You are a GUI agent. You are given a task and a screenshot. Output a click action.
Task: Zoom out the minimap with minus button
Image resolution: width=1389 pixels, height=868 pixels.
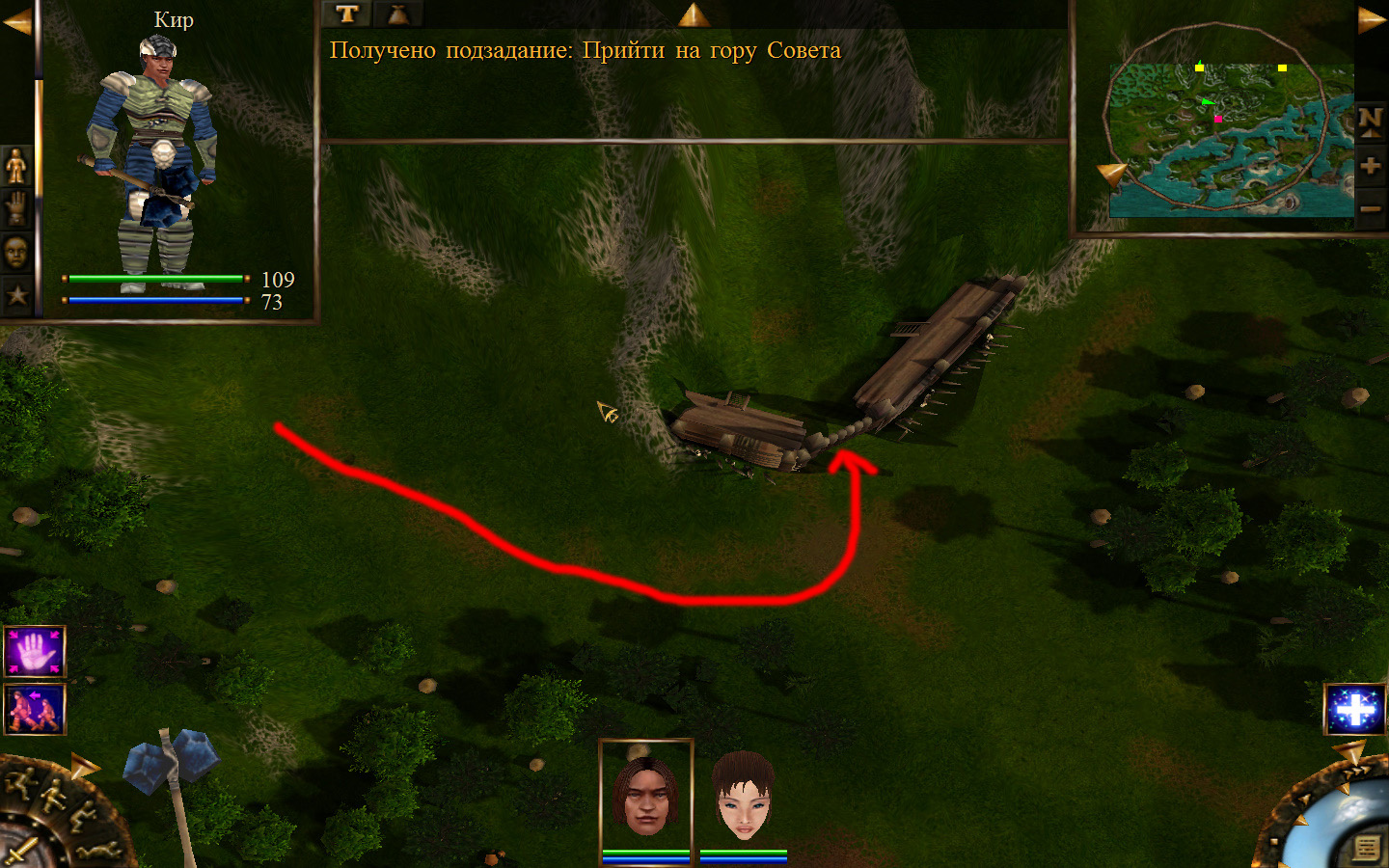tap(1370, 208)
